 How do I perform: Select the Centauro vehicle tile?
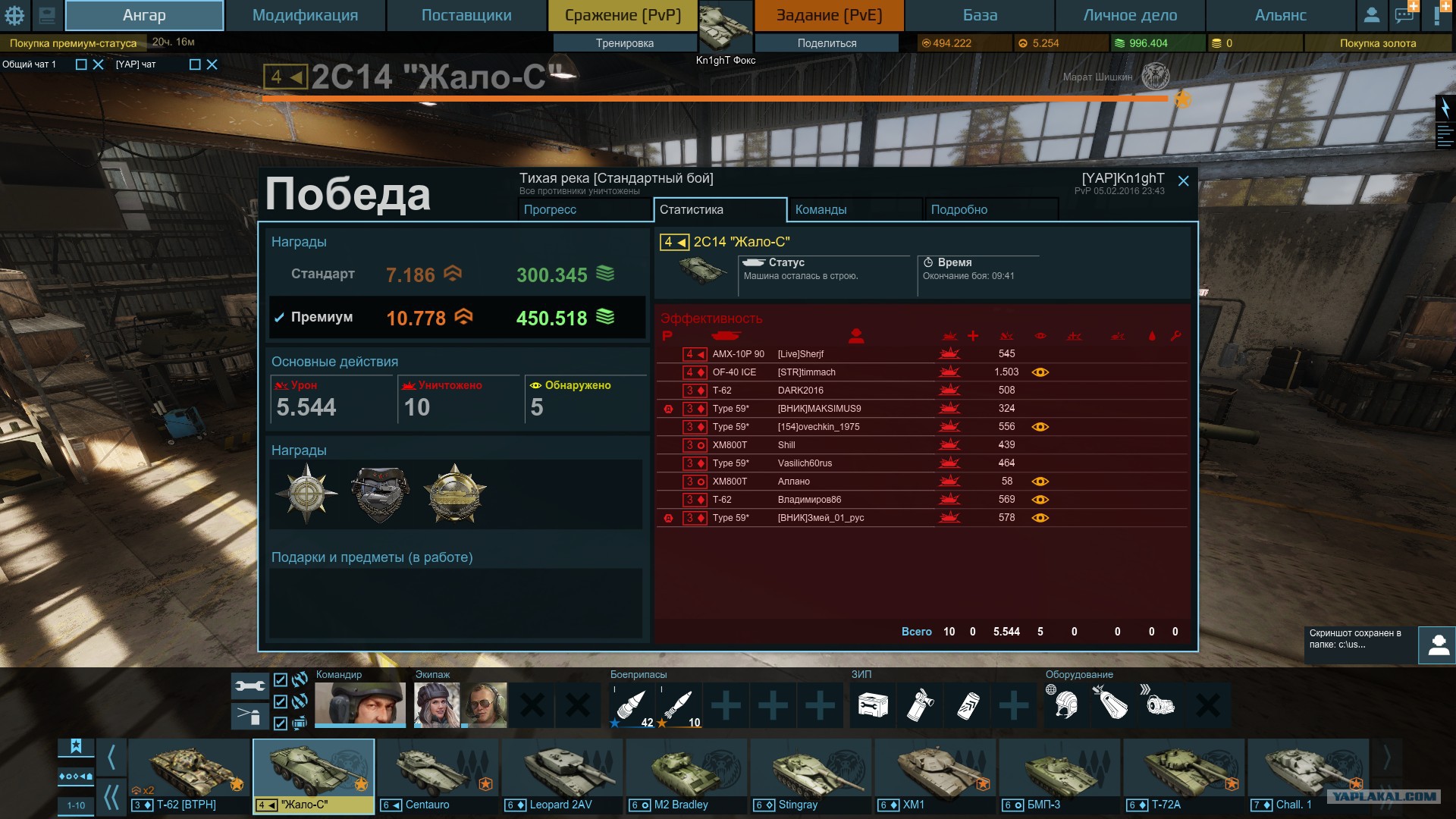click(x=438, y=775)
